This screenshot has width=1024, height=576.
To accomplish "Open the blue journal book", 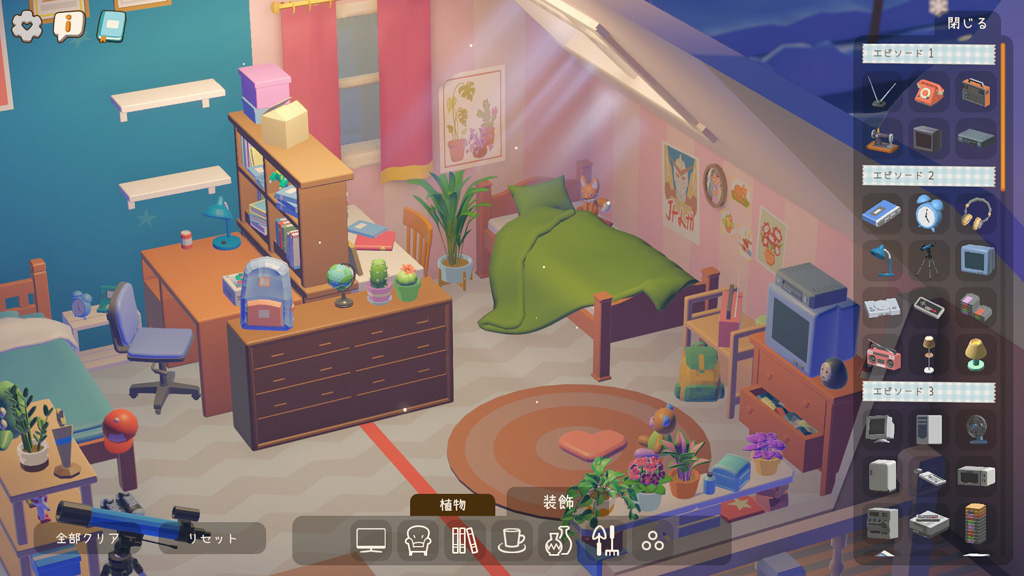I will click(111, 26).
